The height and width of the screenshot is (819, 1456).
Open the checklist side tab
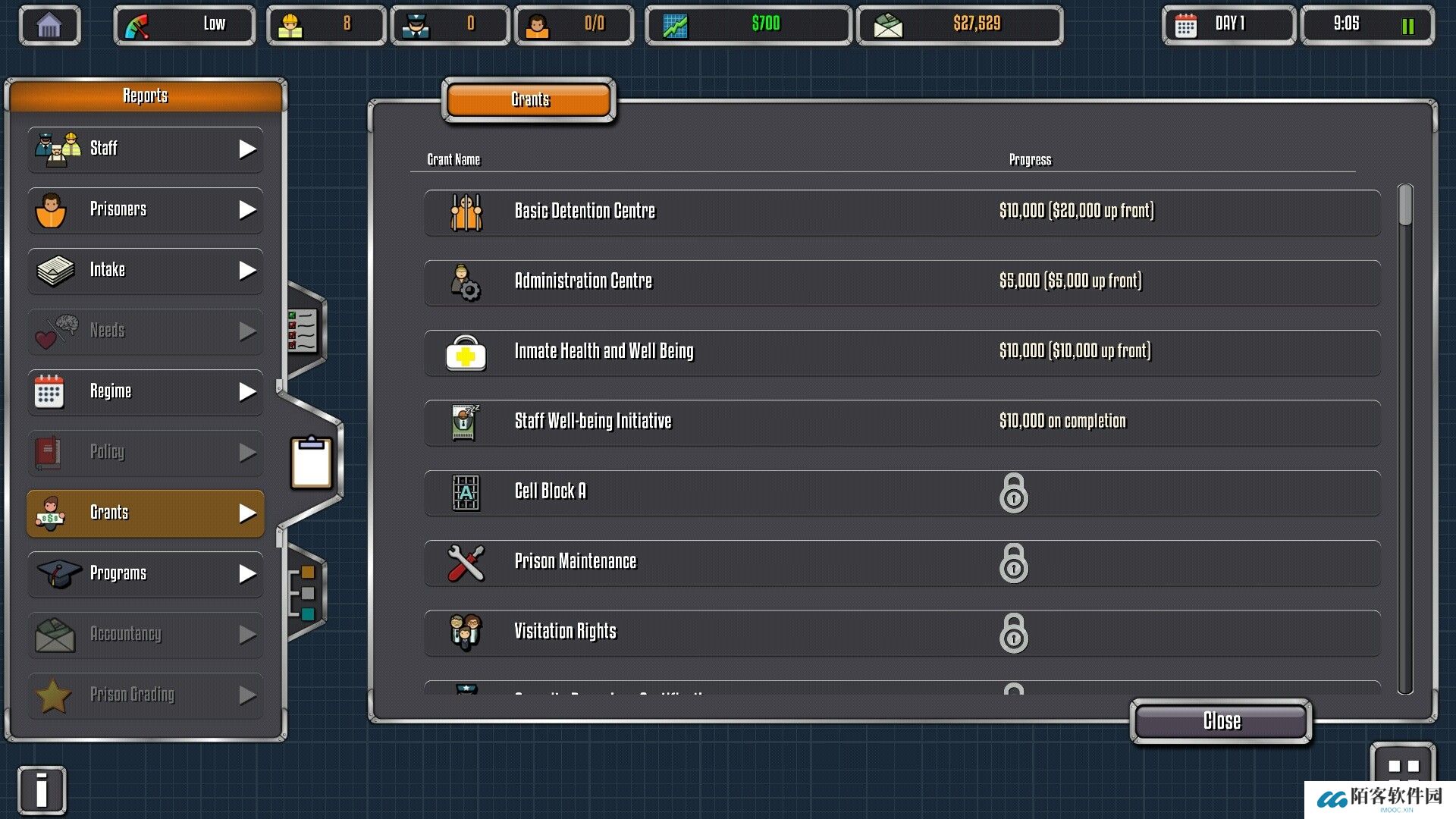coord(303,331)
